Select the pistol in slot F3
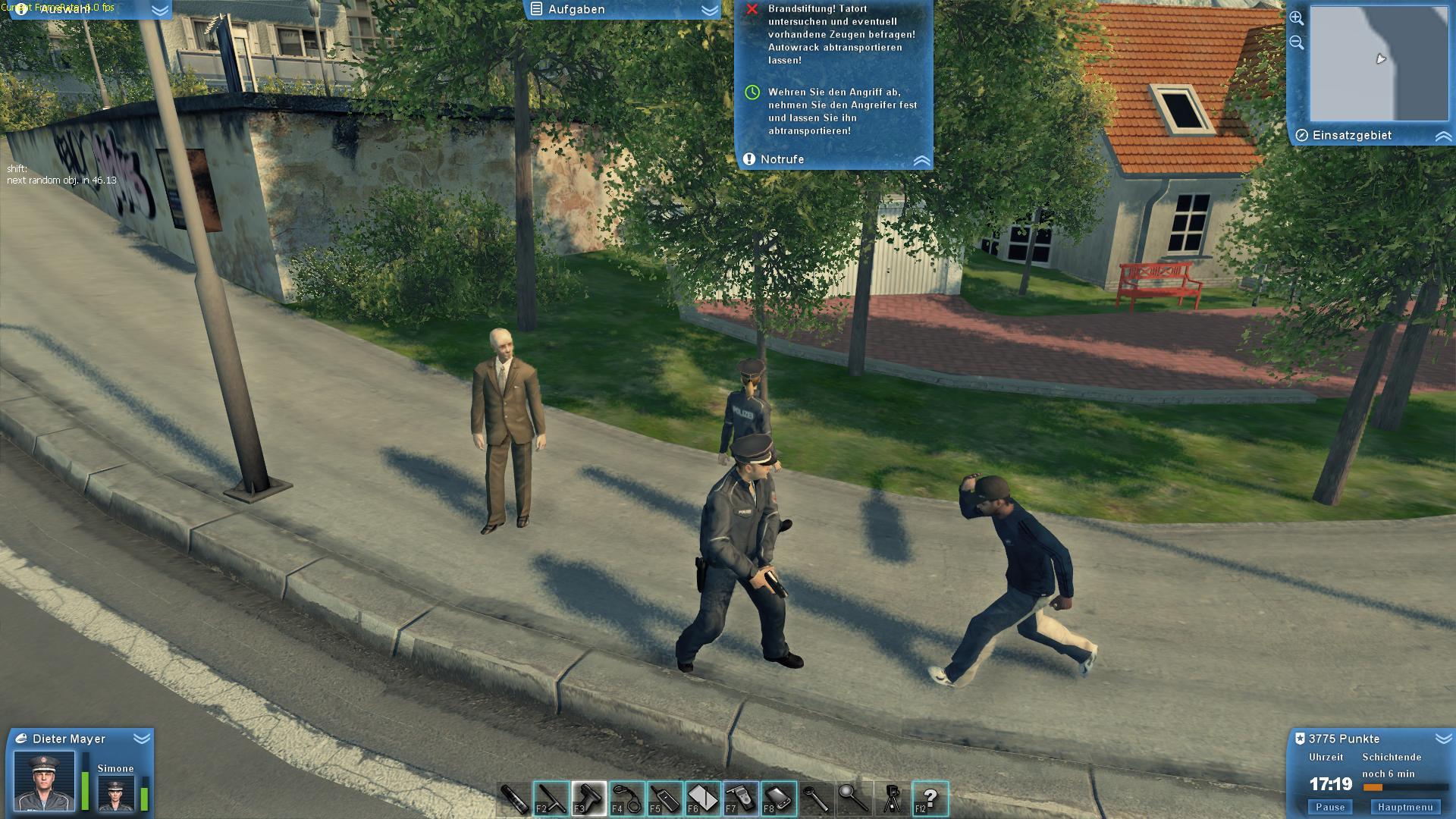The image size is (1456, 819). [x=588, y=798]
